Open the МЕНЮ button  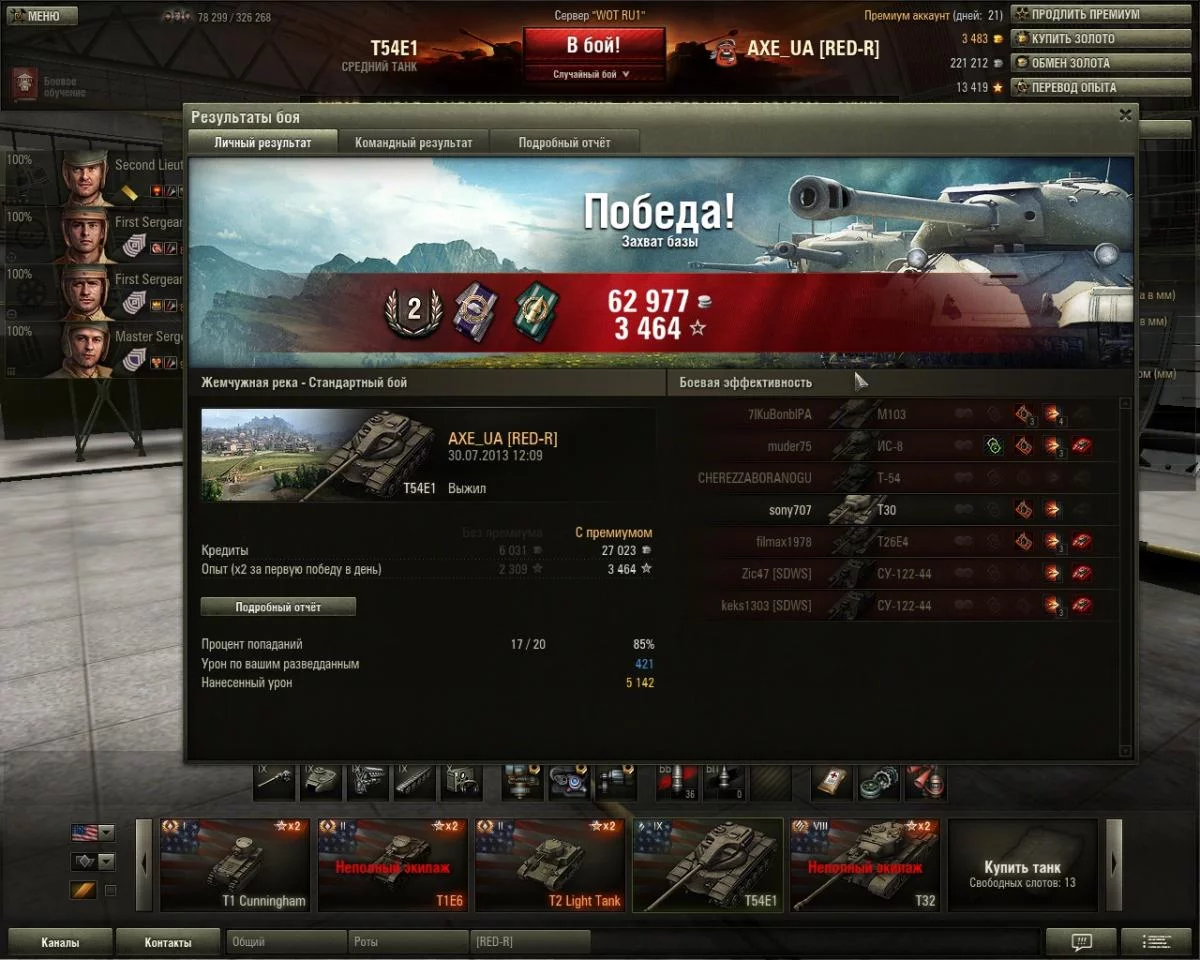tap(41, 16)
